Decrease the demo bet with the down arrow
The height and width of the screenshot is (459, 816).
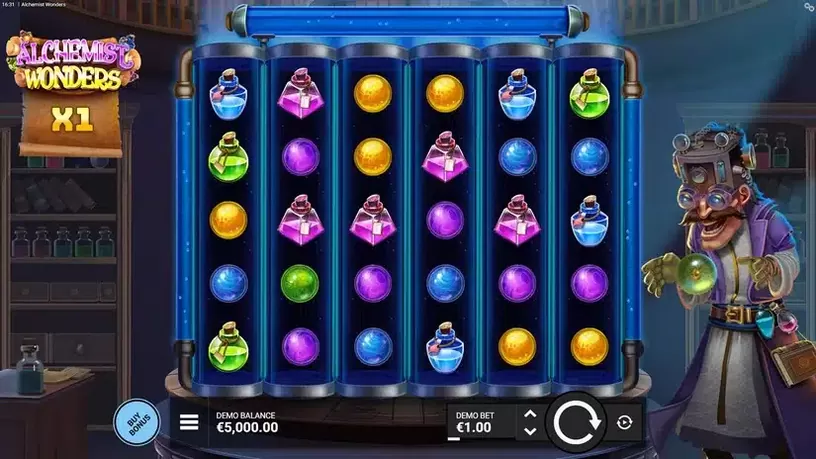tap(530, 431)
